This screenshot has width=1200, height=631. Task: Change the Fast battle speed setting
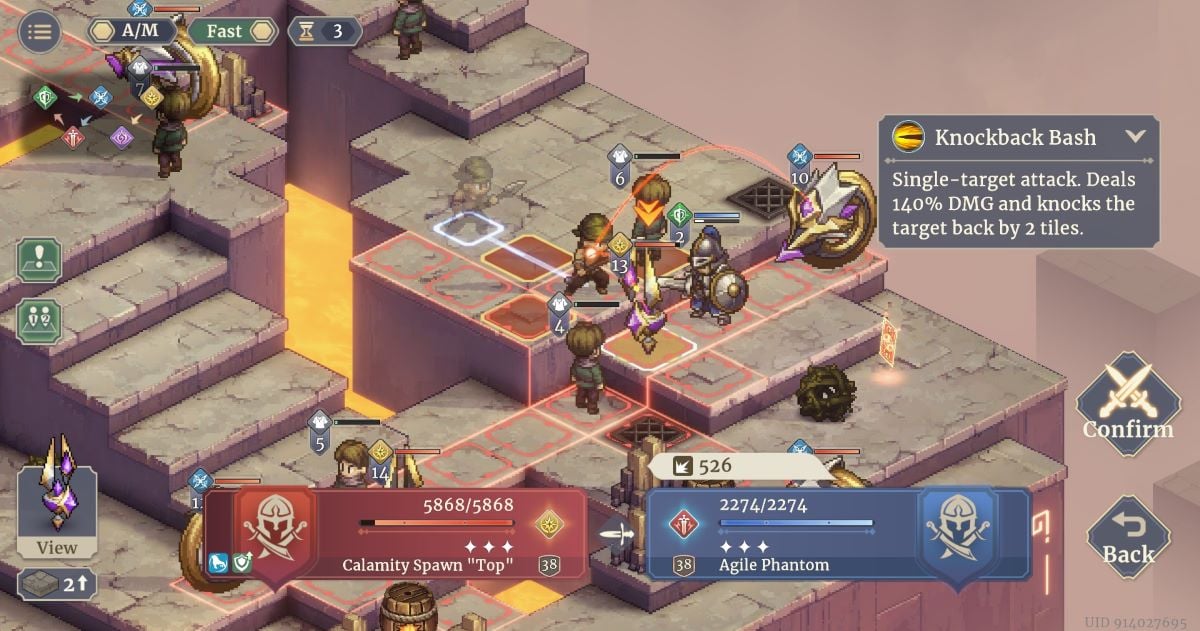(232, 31)
